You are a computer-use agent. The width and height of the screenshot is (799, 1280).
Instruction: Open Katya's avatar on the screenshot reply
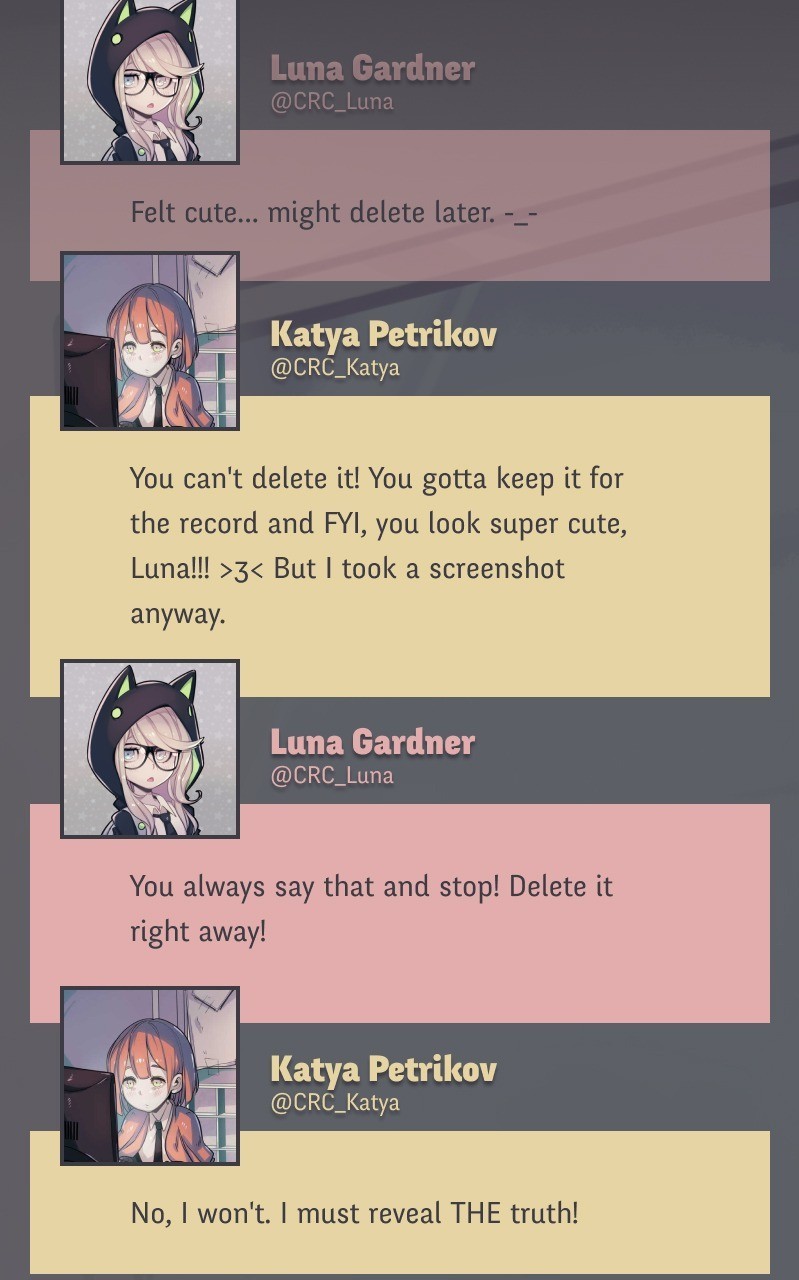(x=150, y=341)
